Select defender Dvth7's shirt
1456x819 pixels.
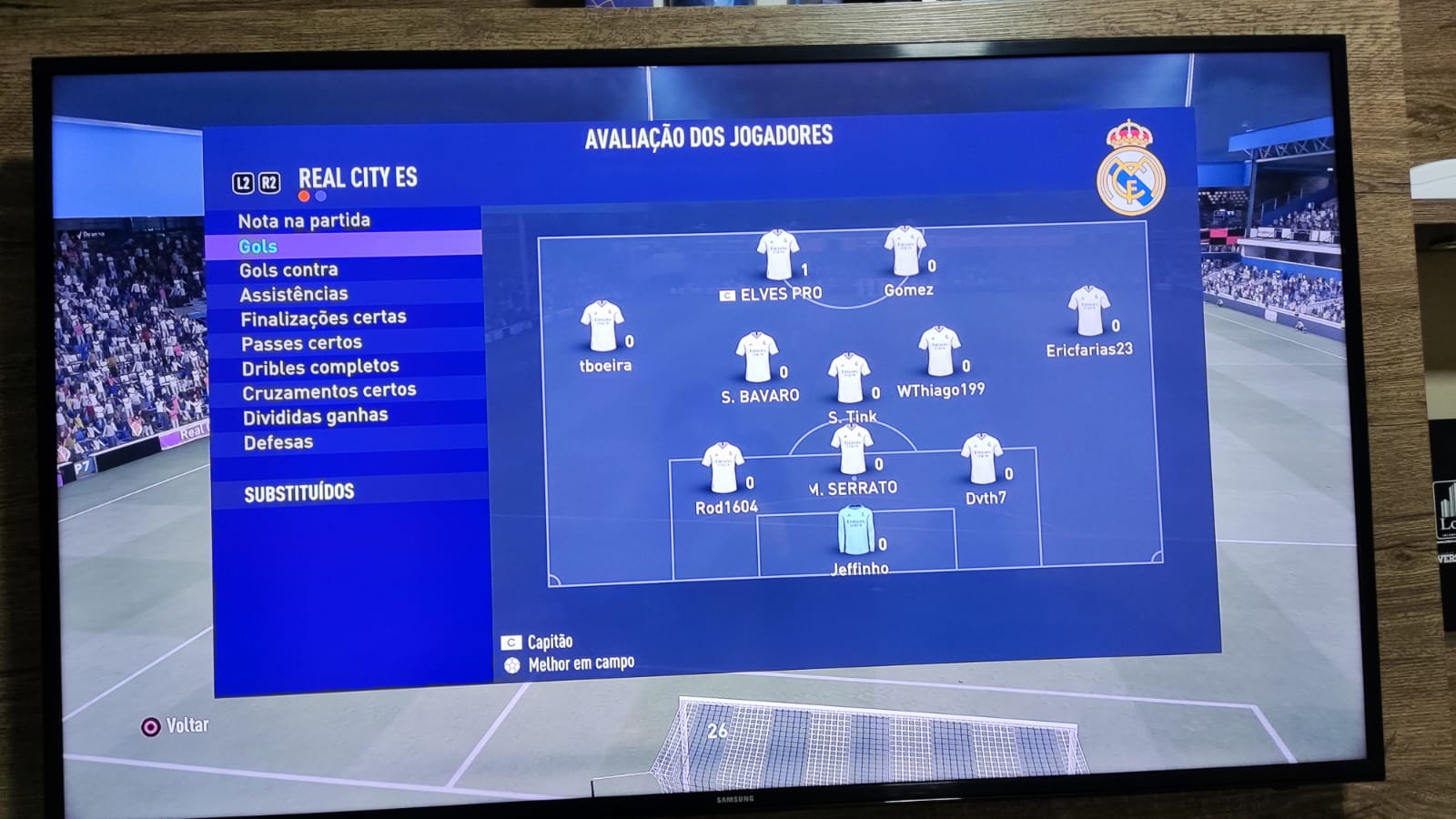click(x=982, y=459)
